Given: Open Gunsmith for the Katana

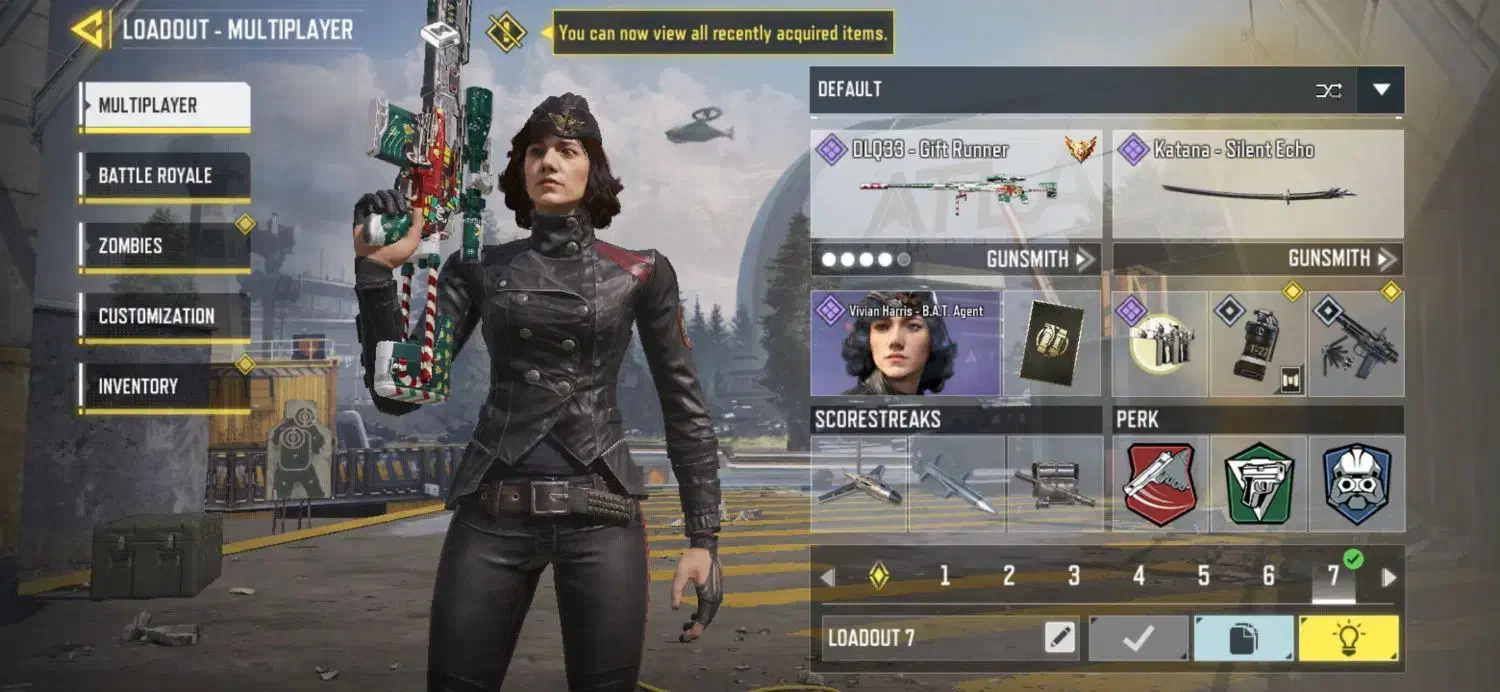Looking at the screenshot, I should click(x=1340, y=259).
